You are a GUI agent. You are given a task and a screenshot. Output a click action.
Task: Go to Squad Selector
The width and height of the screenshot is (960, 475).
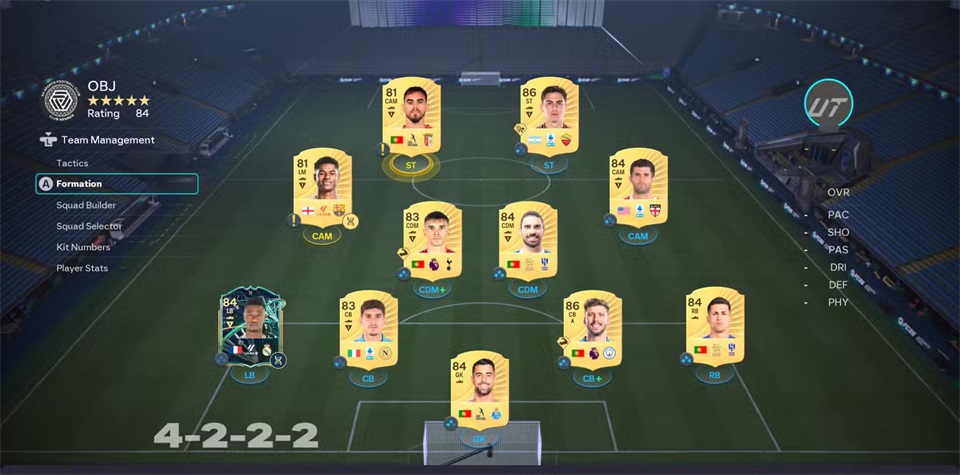coord(88,226)
